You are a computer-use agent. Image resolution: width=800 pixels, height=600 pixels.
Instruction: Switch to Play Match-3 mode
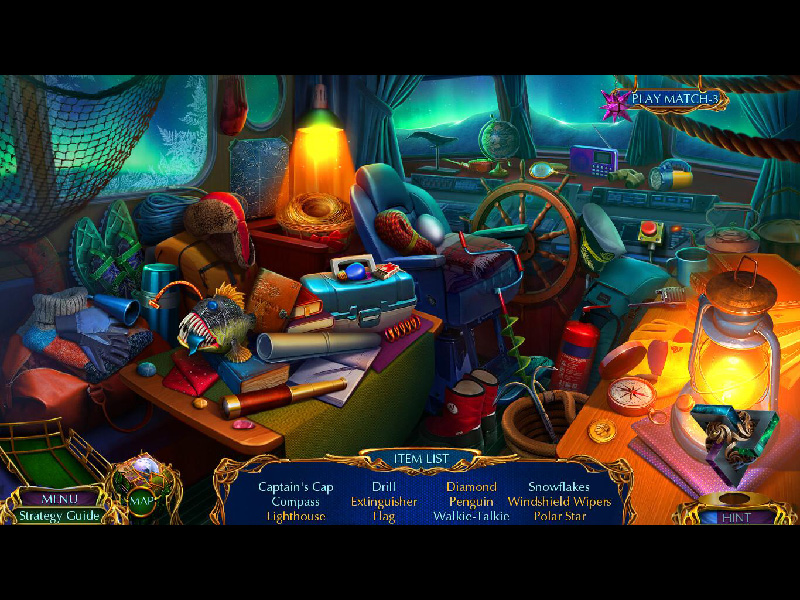(675, 99)
